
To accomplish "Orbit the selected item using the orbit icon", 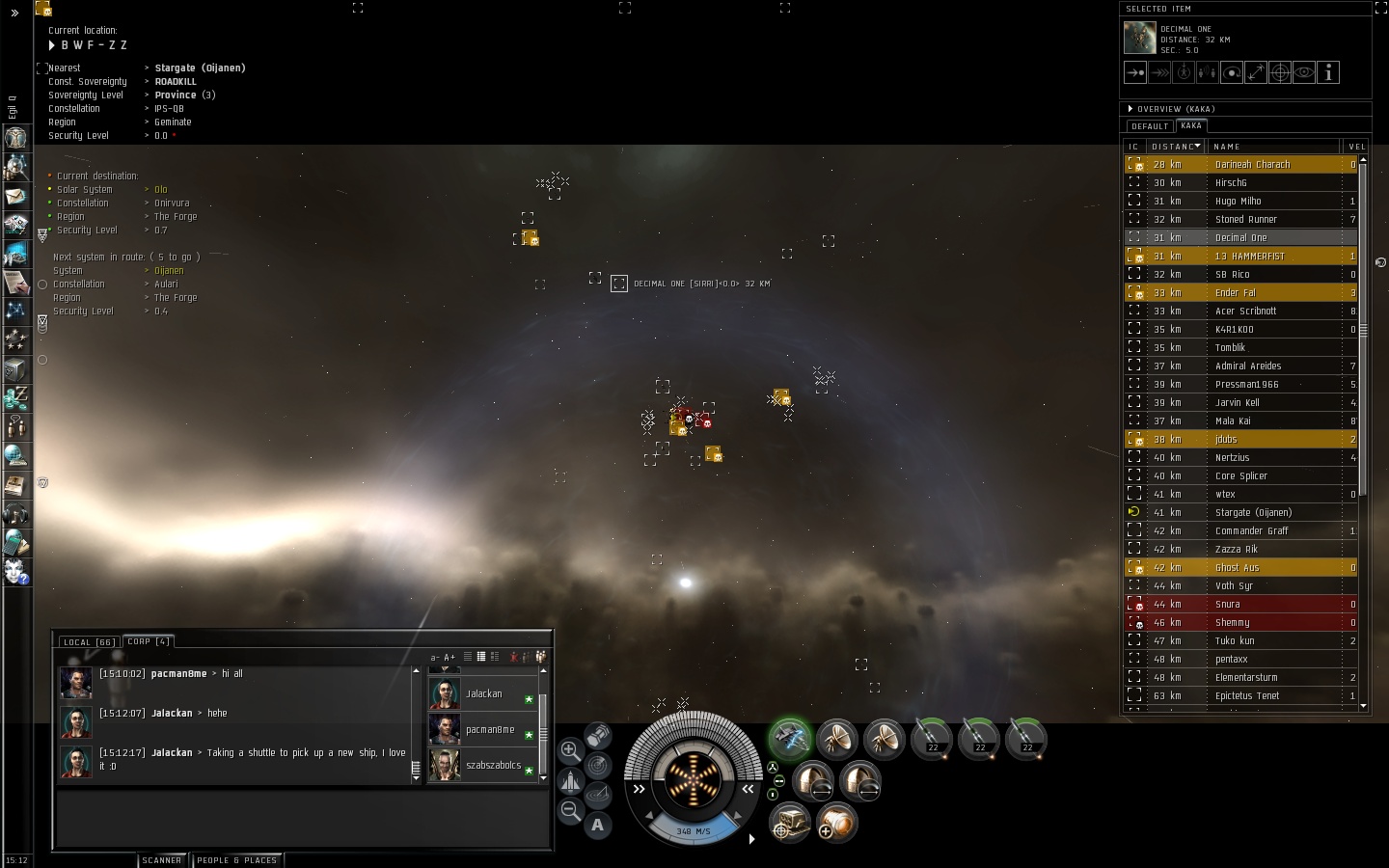I will (x=1232, y=72).
